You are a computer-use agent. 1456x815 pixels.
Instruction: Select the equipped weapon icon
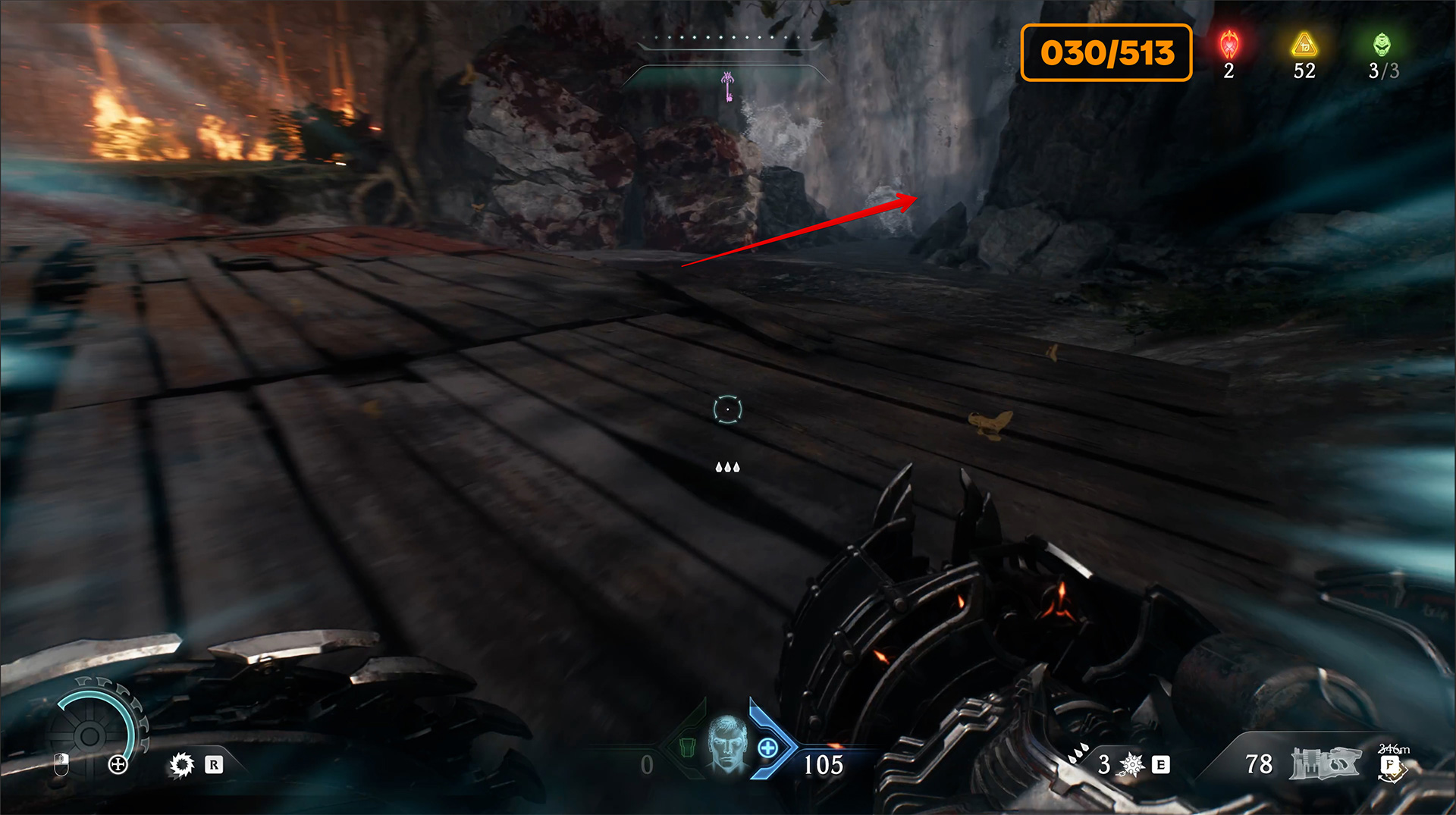tap(1326, 763)
